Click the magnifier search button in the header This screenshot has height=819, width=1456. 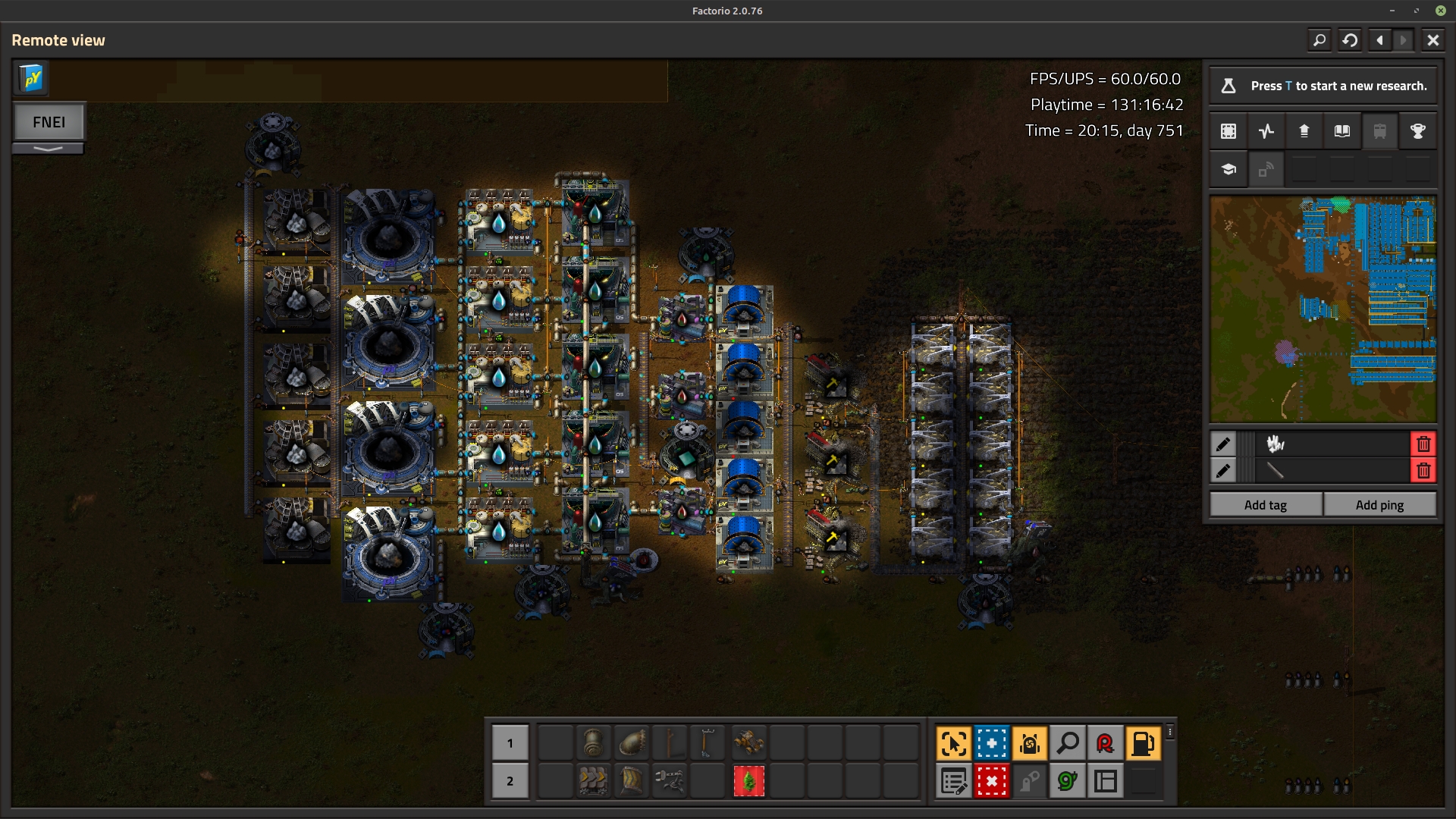(x=1319, y=40)
